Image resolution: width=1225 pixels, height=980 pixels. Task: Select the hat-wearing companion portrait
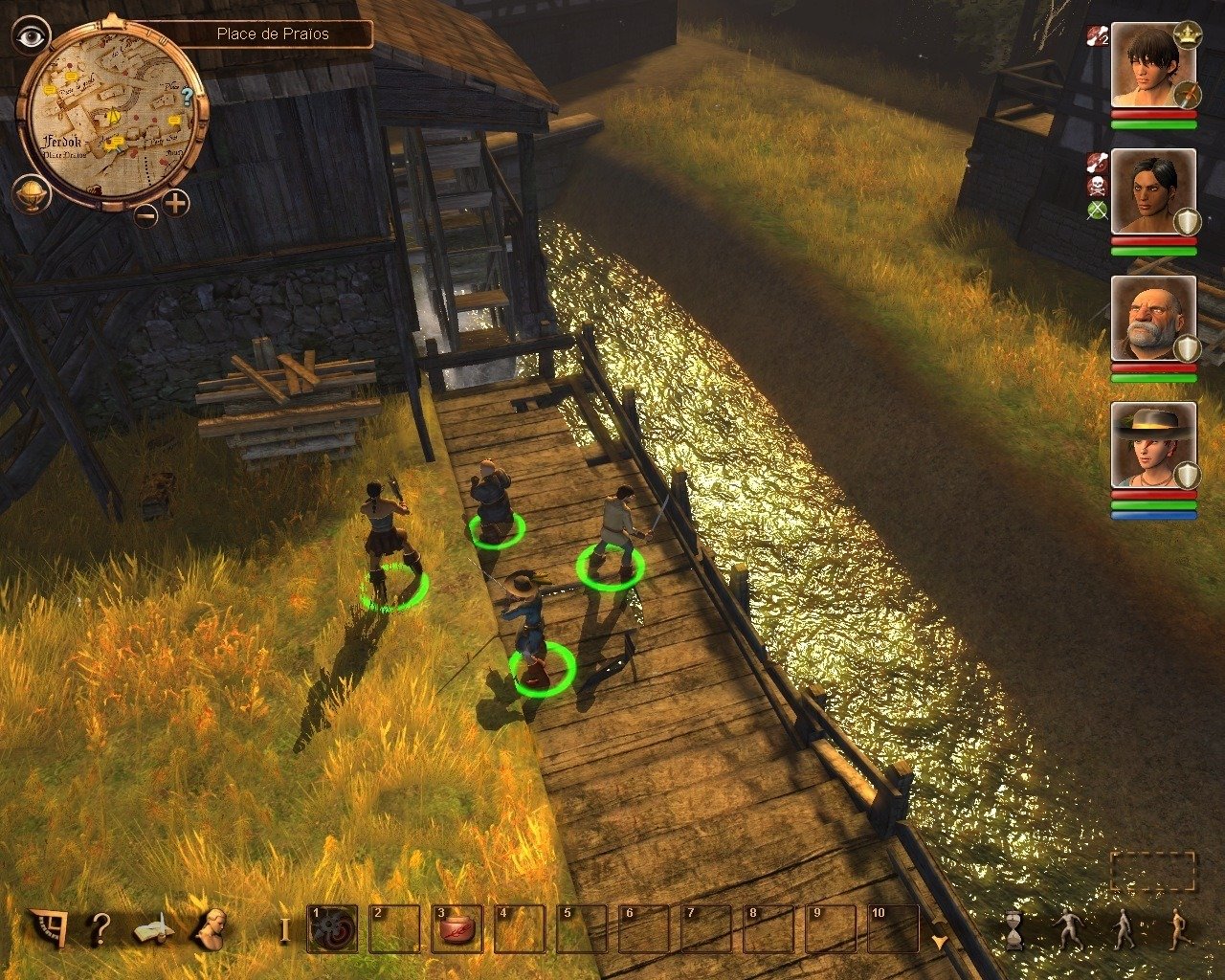click(x=1152, y=445)
